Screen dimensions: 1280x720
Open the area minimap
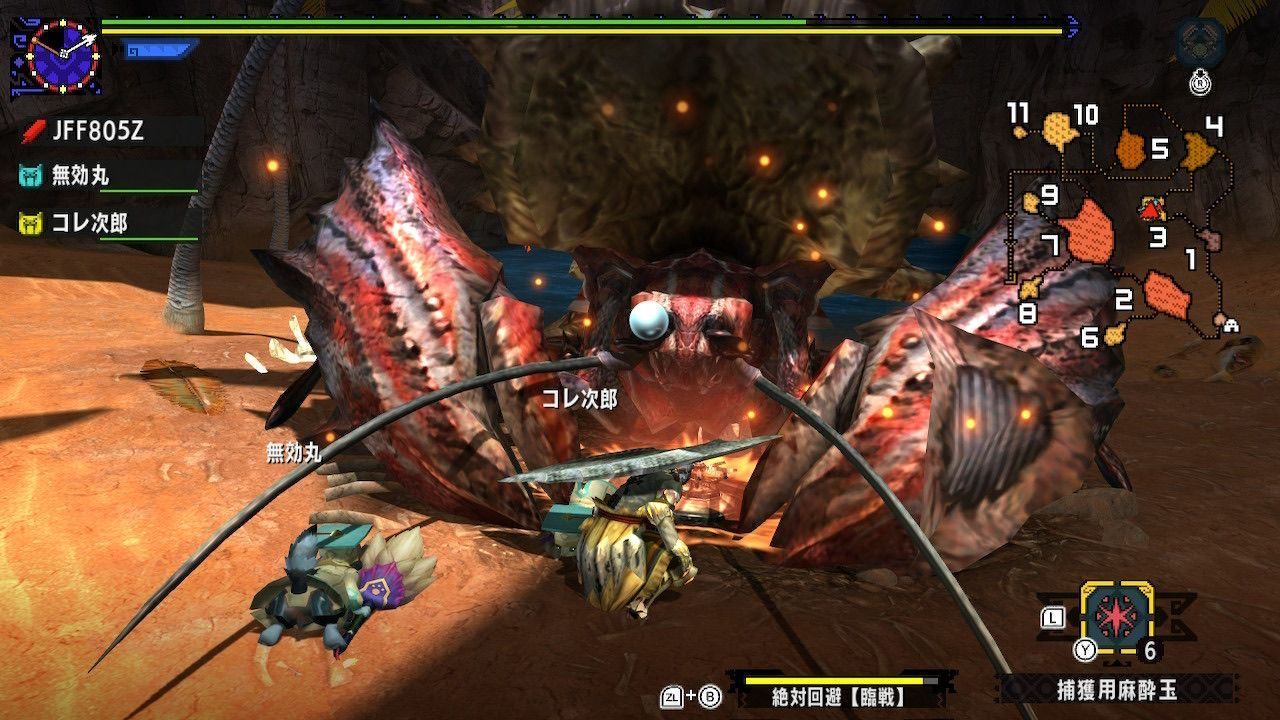click(1118, 228)
